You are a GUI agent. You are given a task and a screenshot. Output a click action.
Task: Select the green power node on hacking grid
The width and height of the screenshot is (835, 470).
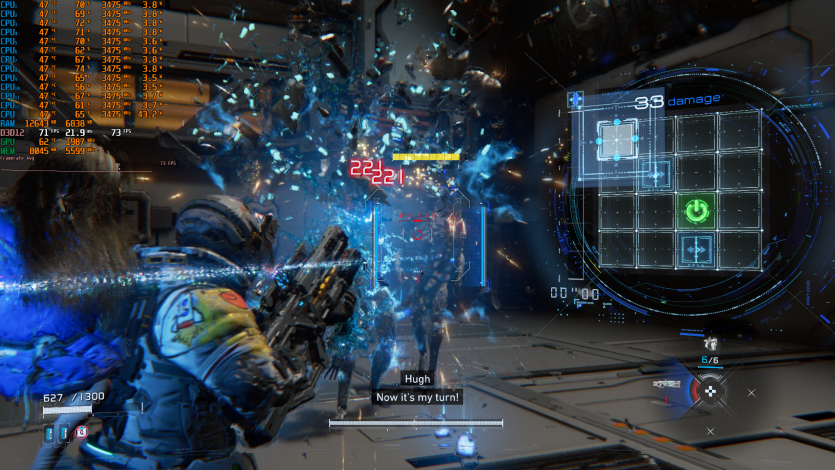tap(696, 211)
